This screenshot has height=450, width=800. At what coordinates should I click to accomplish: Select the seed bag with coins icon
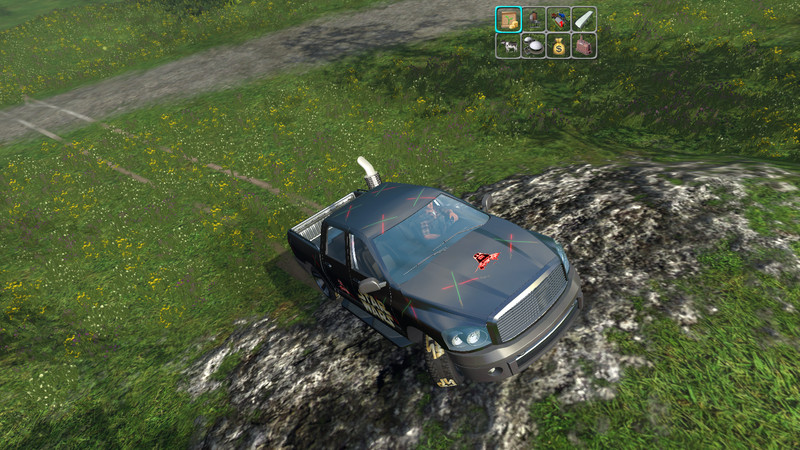(508, 19)
